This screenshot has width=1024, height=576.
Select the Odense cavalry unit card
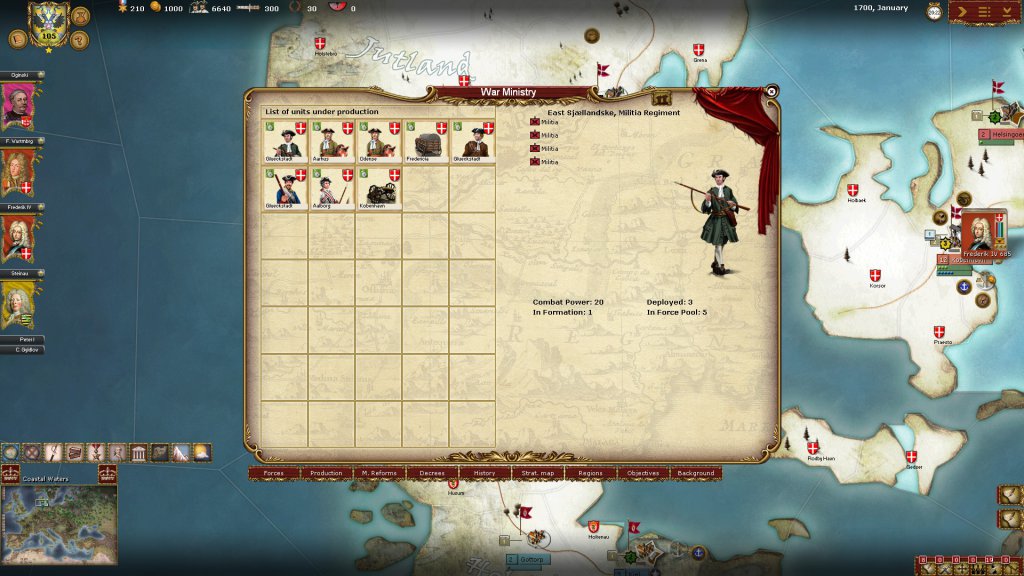tap(379, 141)
